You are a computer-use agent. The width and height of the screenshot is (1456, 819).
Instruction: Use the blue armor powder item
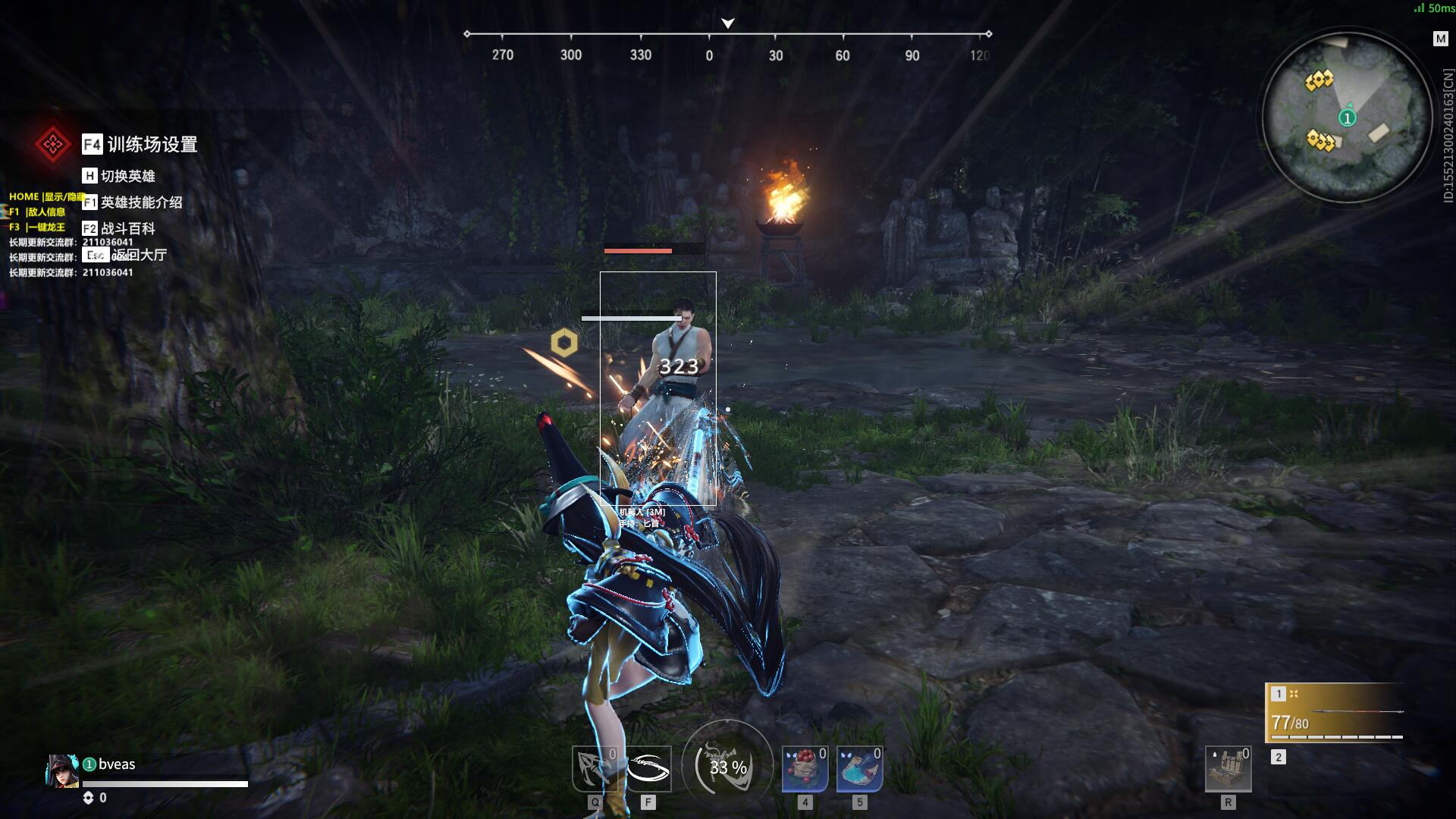[x=859, y=768]
